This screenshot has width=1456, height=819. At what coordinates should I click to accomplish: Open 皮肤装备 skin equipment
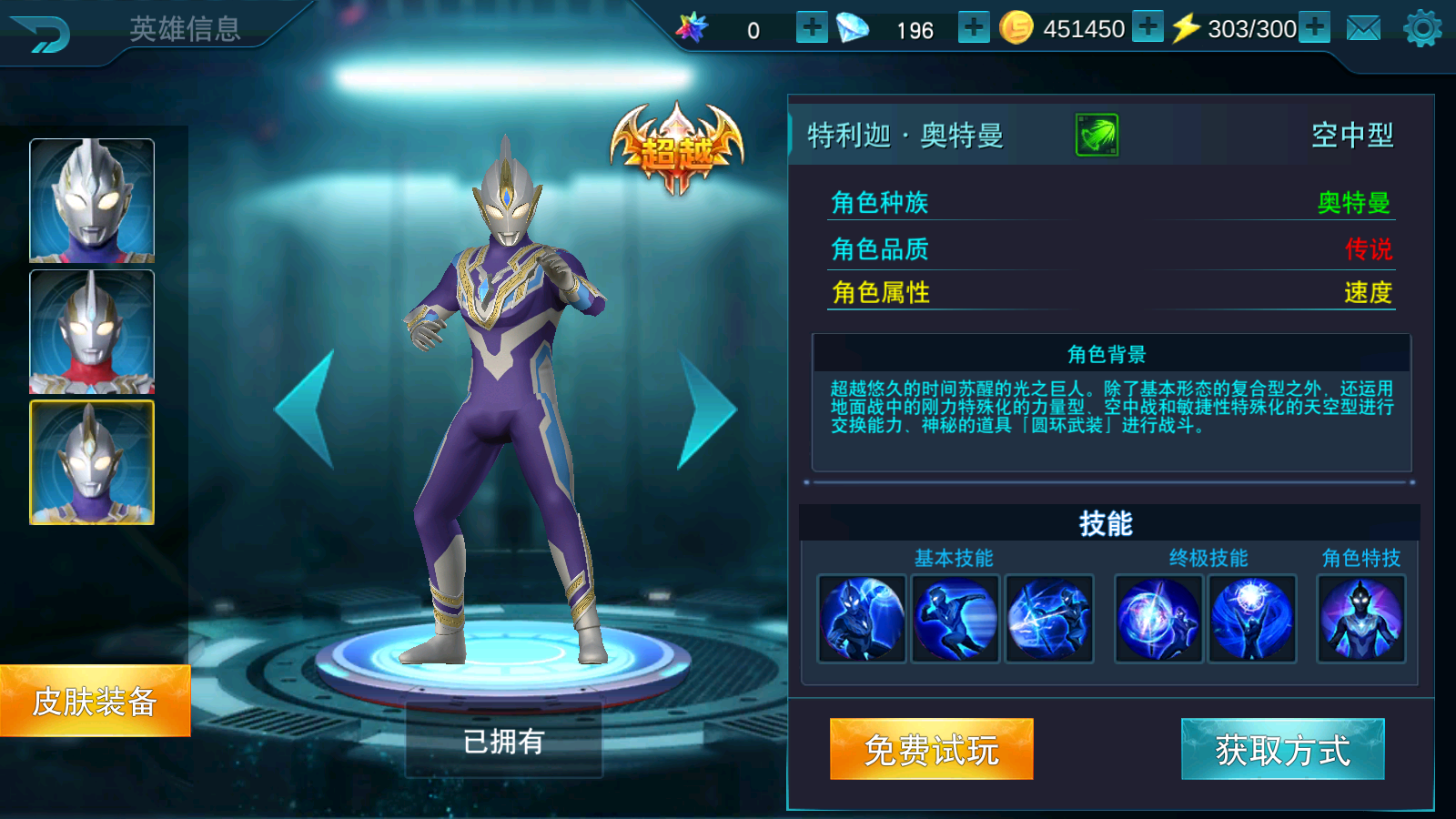(95, 701)
